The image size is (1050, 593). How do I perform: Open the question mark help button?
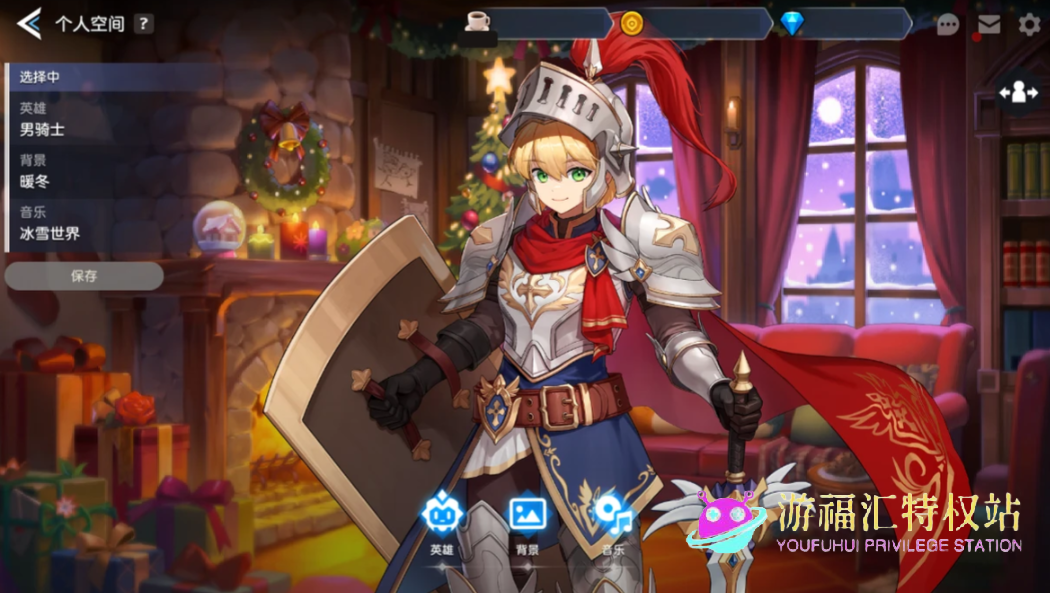(x=144, y=24)
